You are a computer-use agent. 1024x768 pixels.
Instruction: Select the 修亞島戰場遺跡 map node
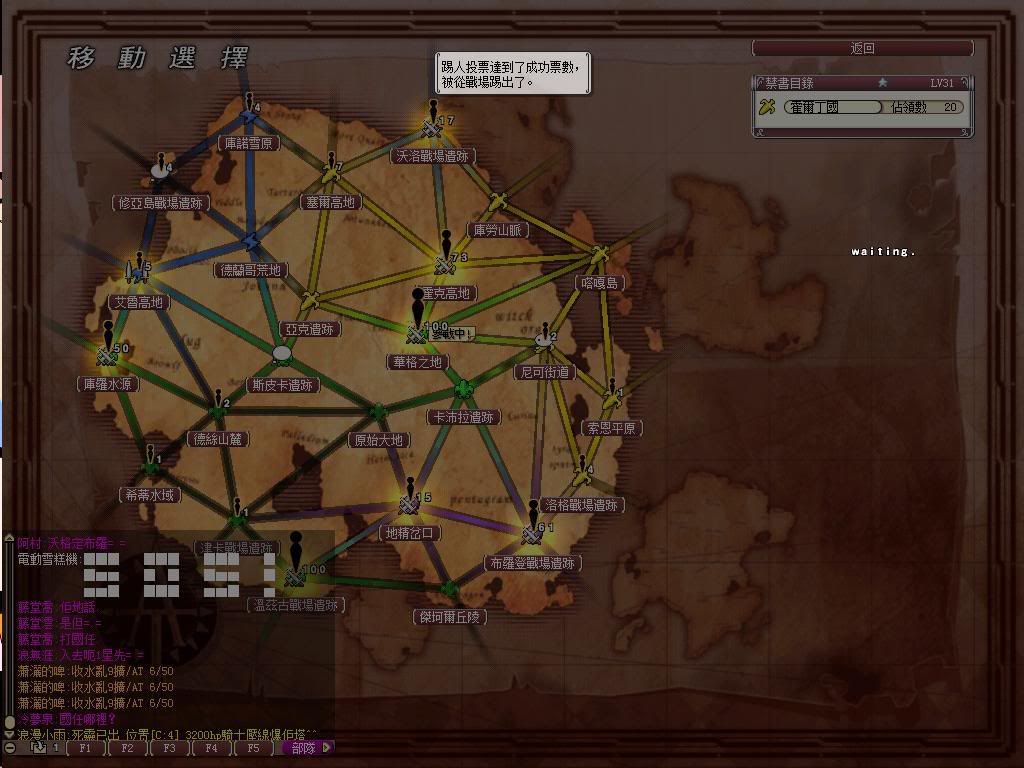[160, 173]
